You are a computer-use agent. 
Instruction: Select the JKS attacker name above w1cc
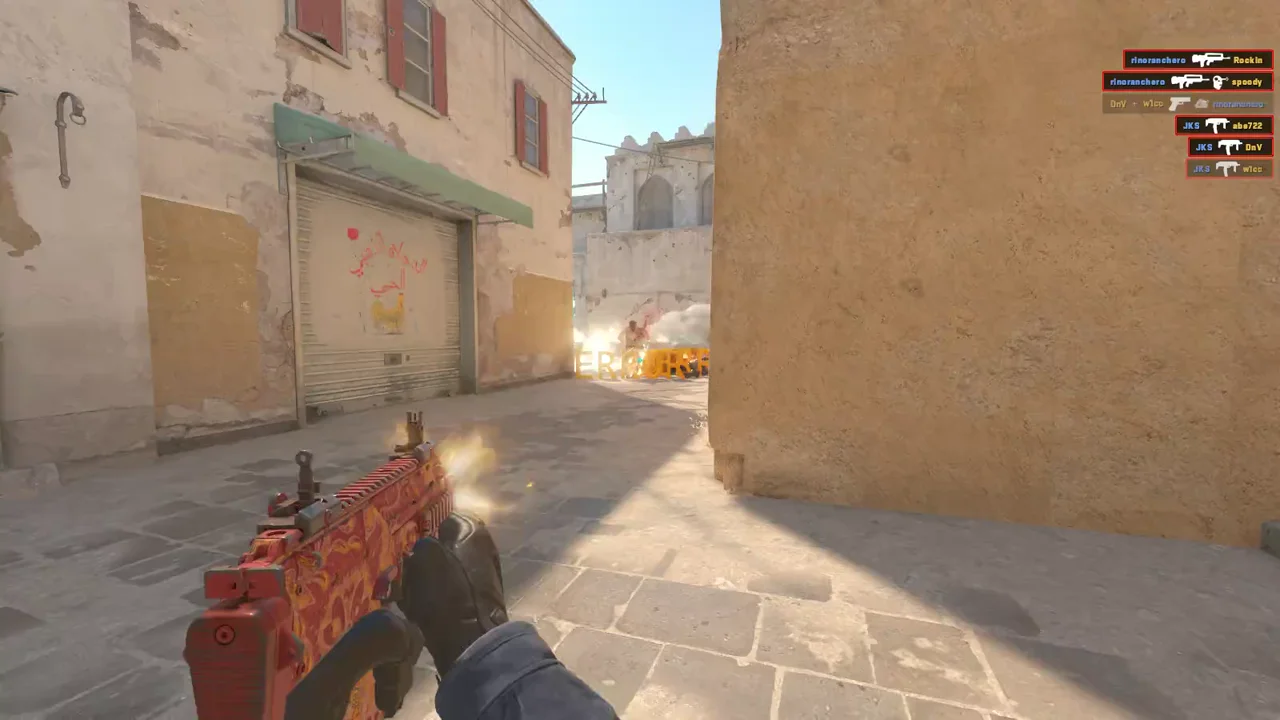pos(1201,167)
